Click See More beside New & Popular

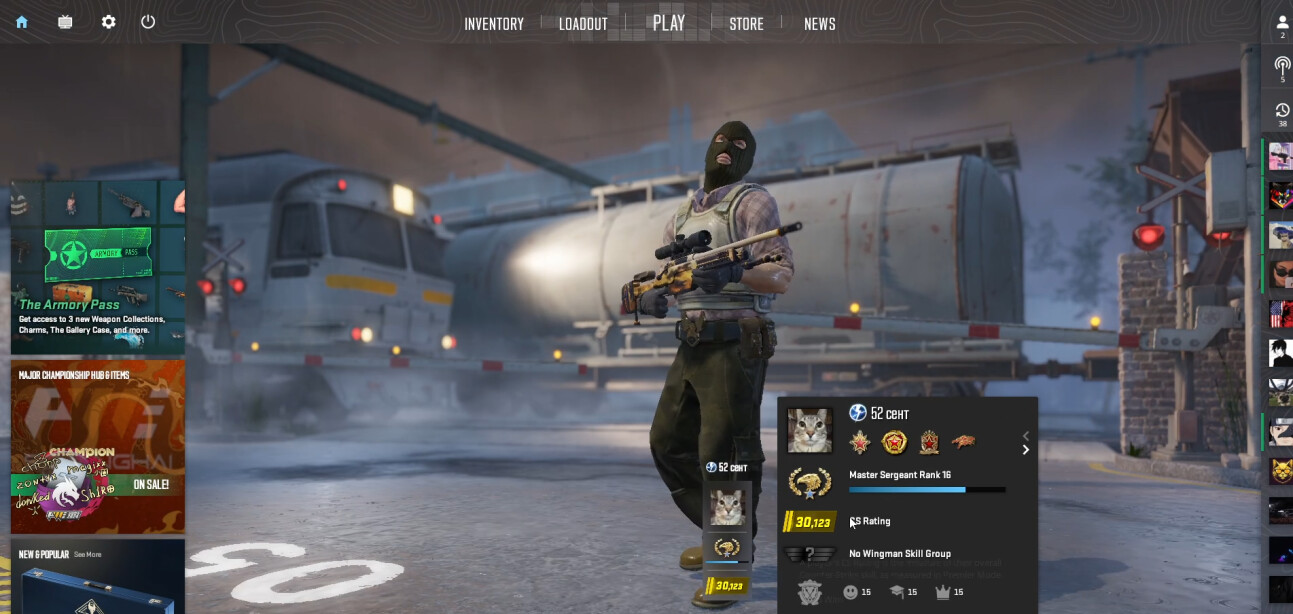87,554
